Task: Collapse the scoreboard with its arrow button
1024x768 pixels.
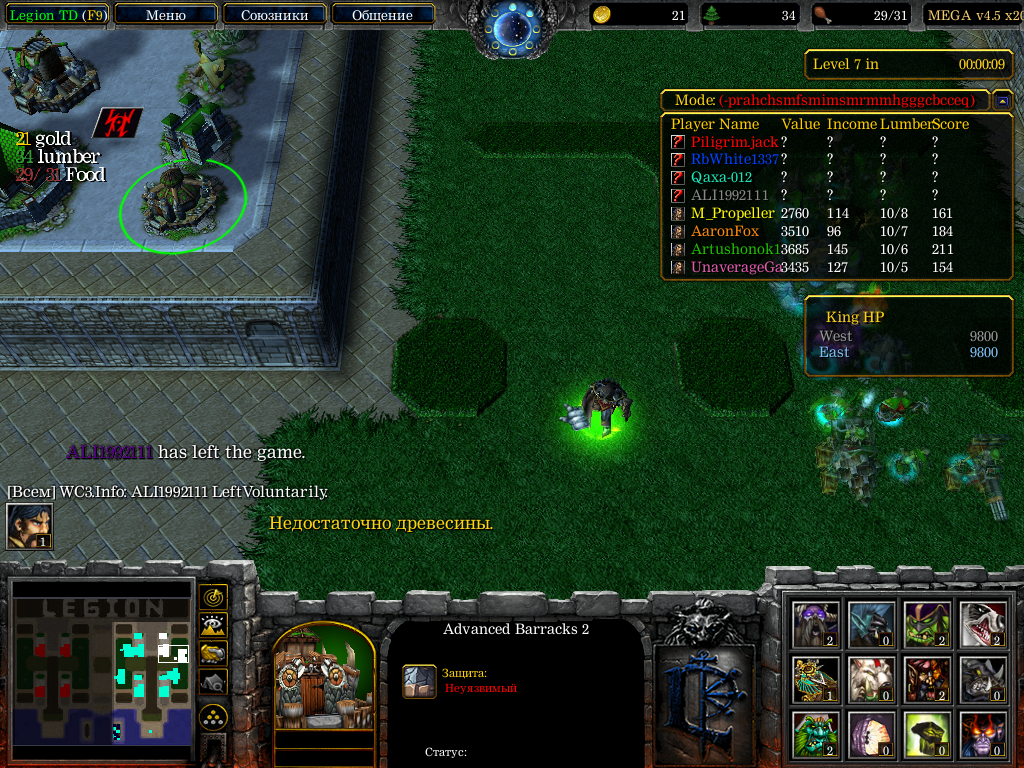Action: tap(1002, 101)
